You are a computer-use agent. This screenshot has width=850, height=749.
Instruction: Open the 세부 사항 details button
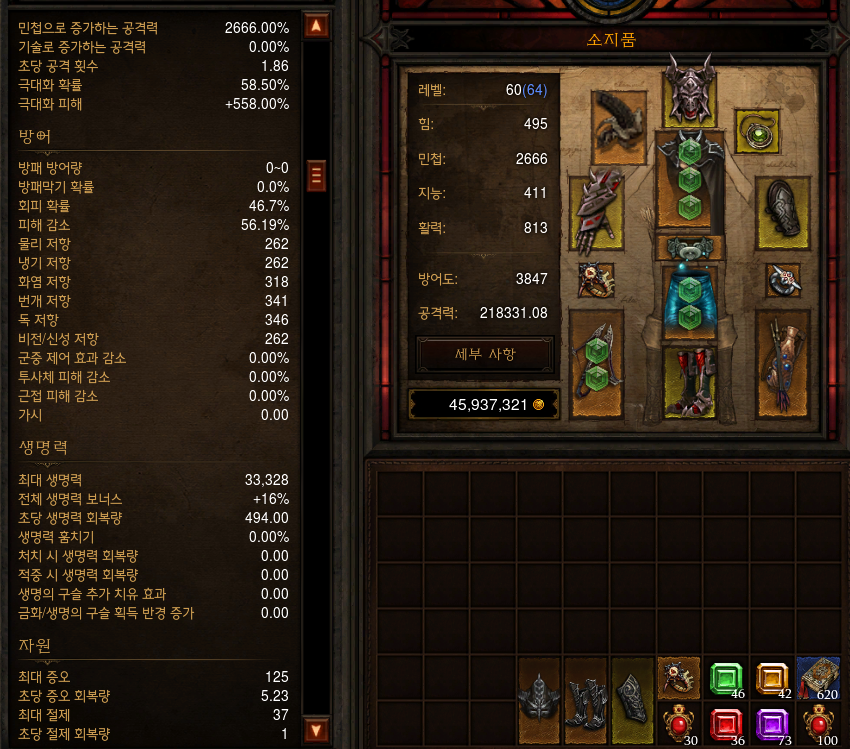tap(485, 354)
